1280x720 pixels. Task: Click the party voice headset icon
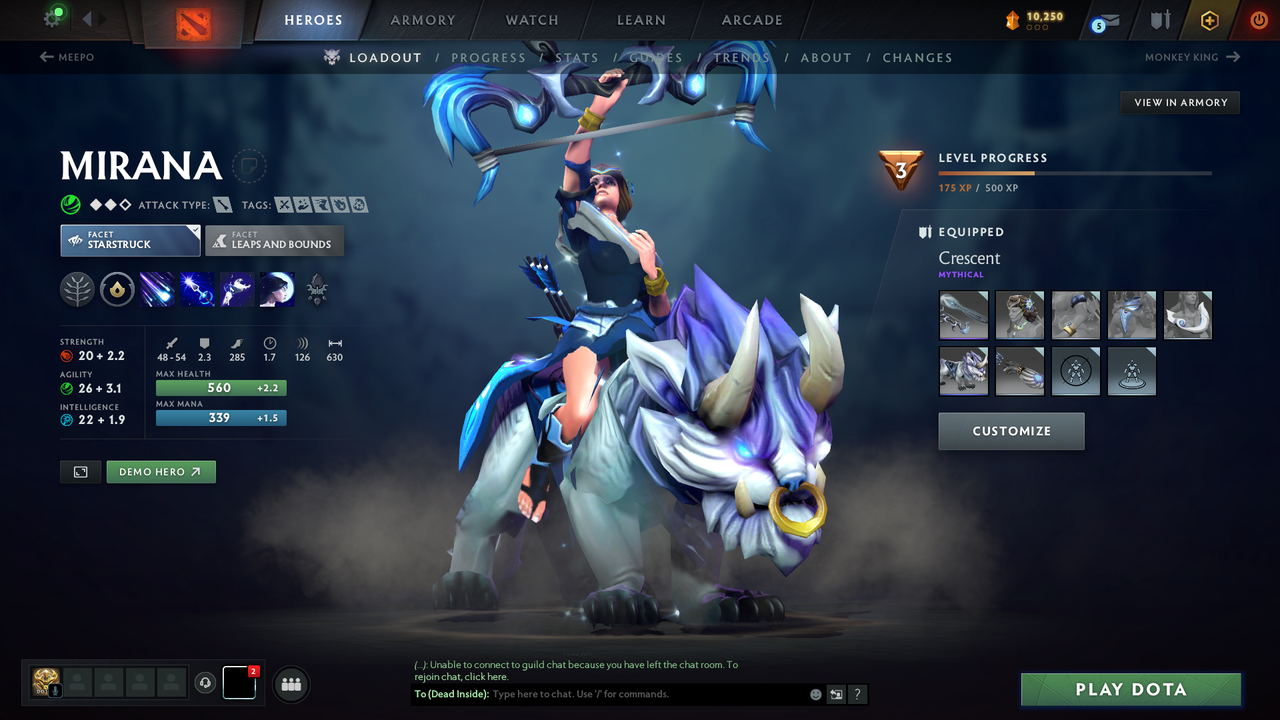point(207,683)
